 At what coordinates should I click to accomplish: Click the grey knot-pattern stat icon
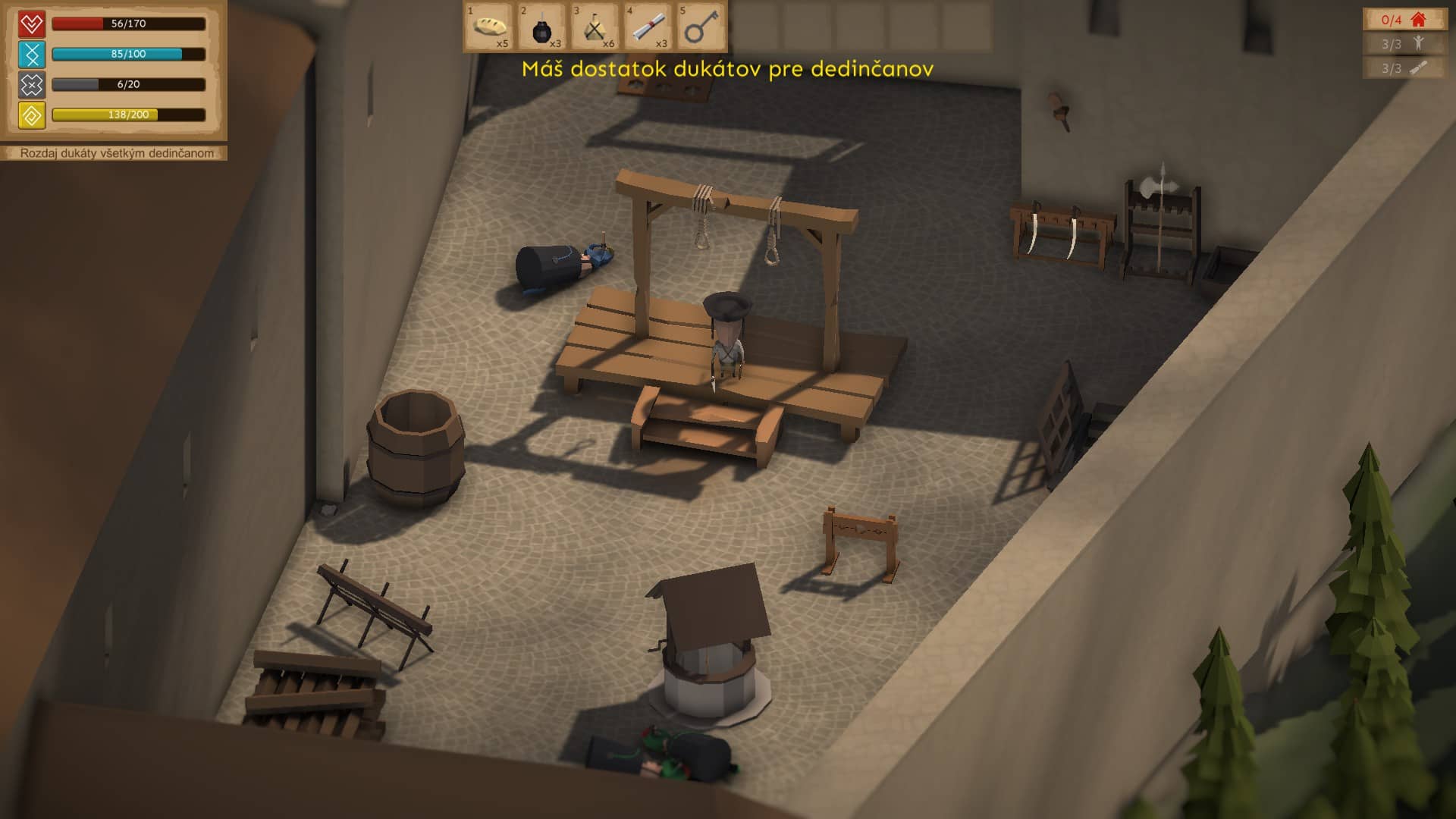tap(32, 85)
